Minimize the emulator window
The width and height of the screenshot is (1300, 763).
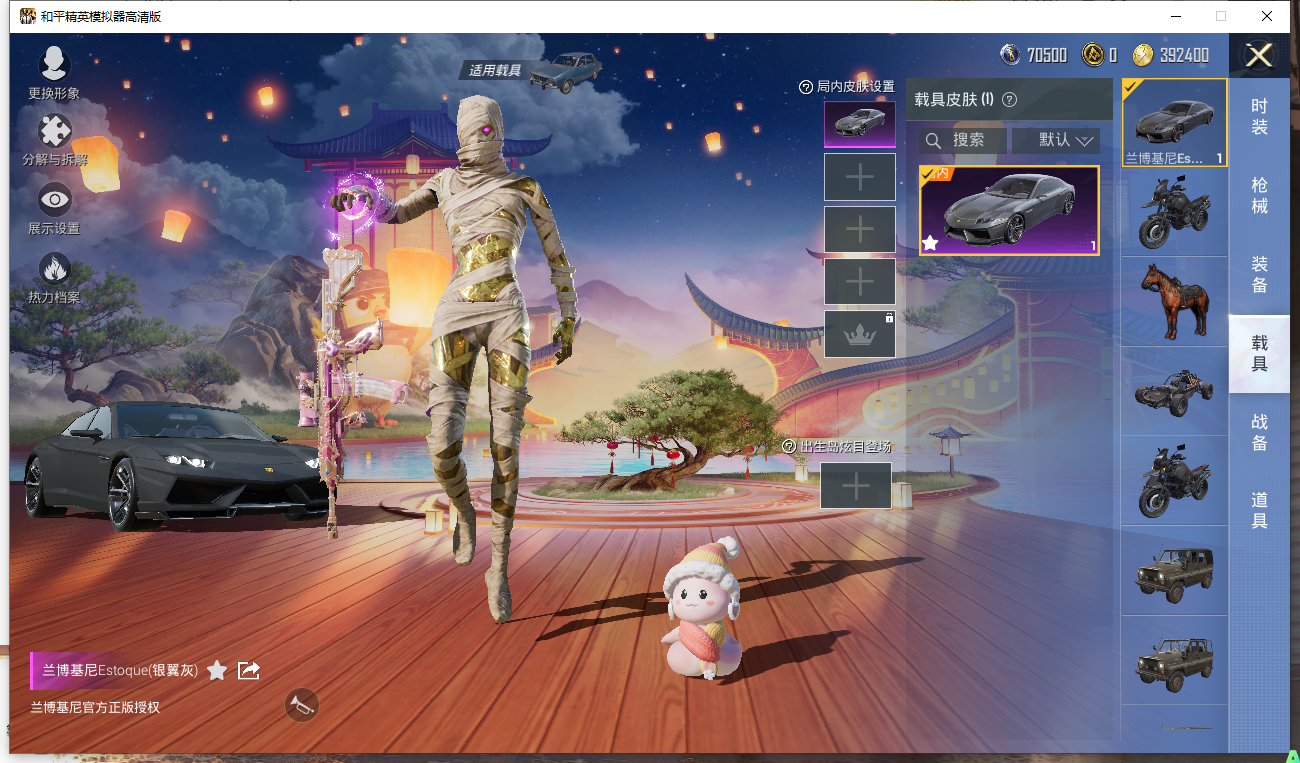[1174, 16]
